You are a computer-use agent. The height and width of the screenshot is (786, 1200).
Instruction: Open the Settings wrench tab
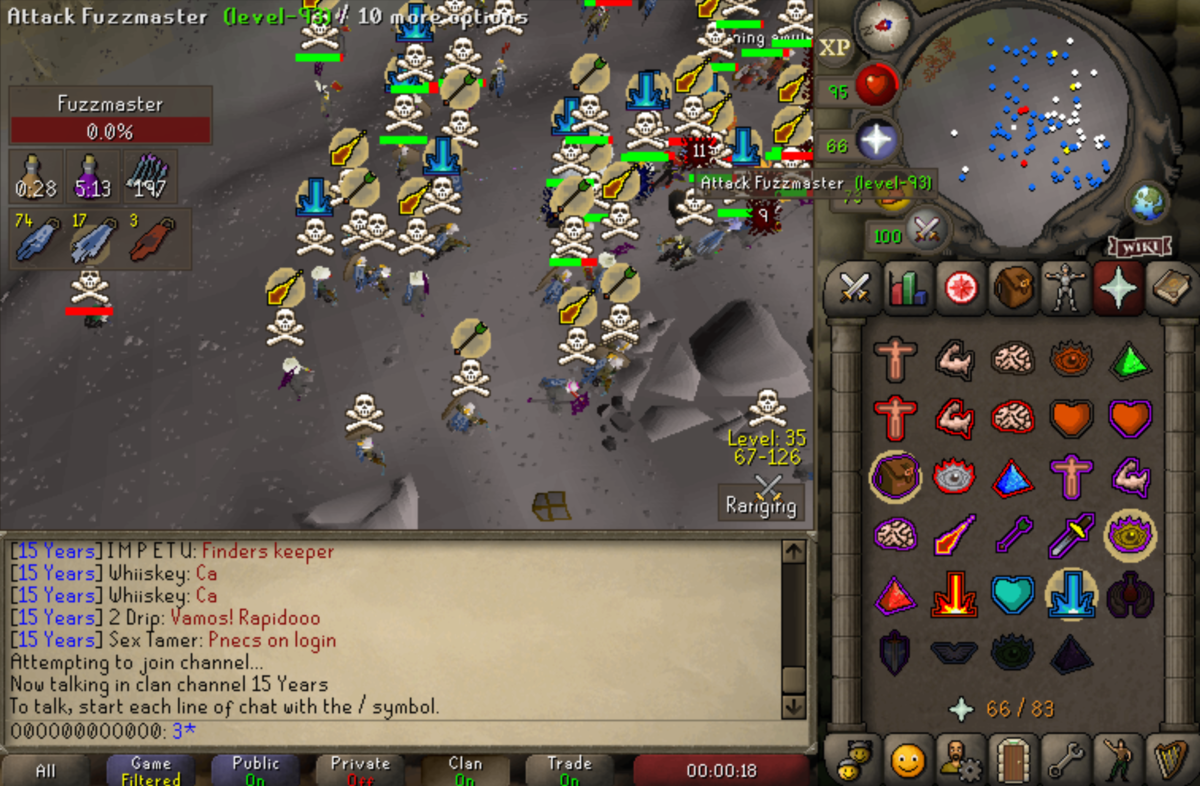(x=1066, y=762)
